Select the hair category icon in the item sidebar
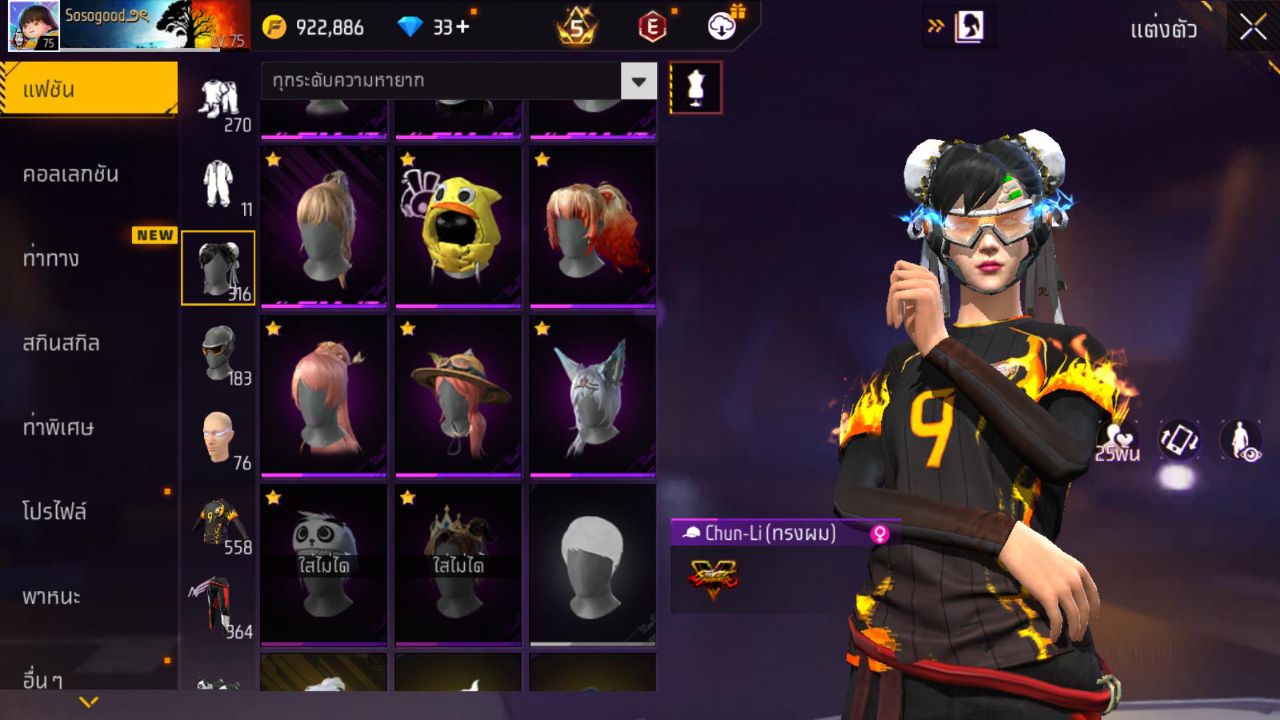Screen dimensions: 1280x720 pos(218,267)
